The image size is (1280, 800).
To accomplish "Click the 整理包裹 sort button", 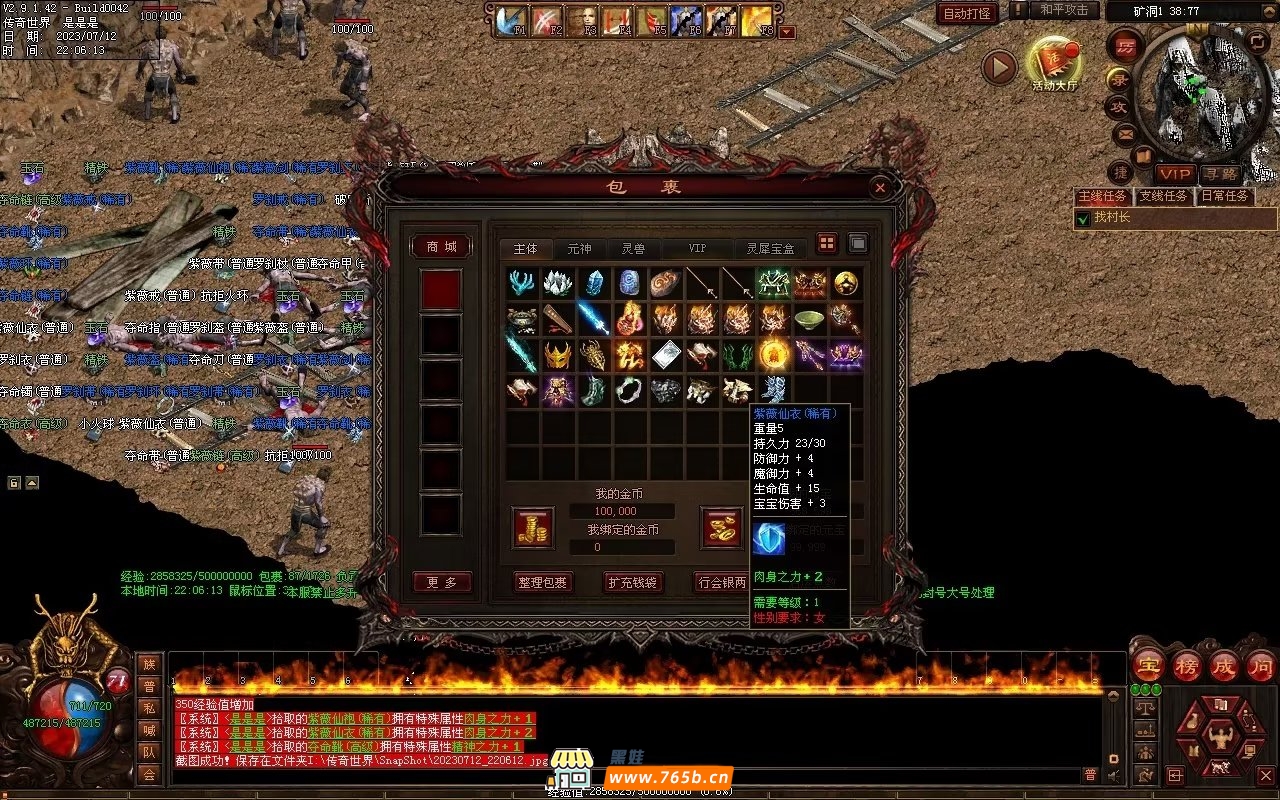I will [x=541, y=582].
